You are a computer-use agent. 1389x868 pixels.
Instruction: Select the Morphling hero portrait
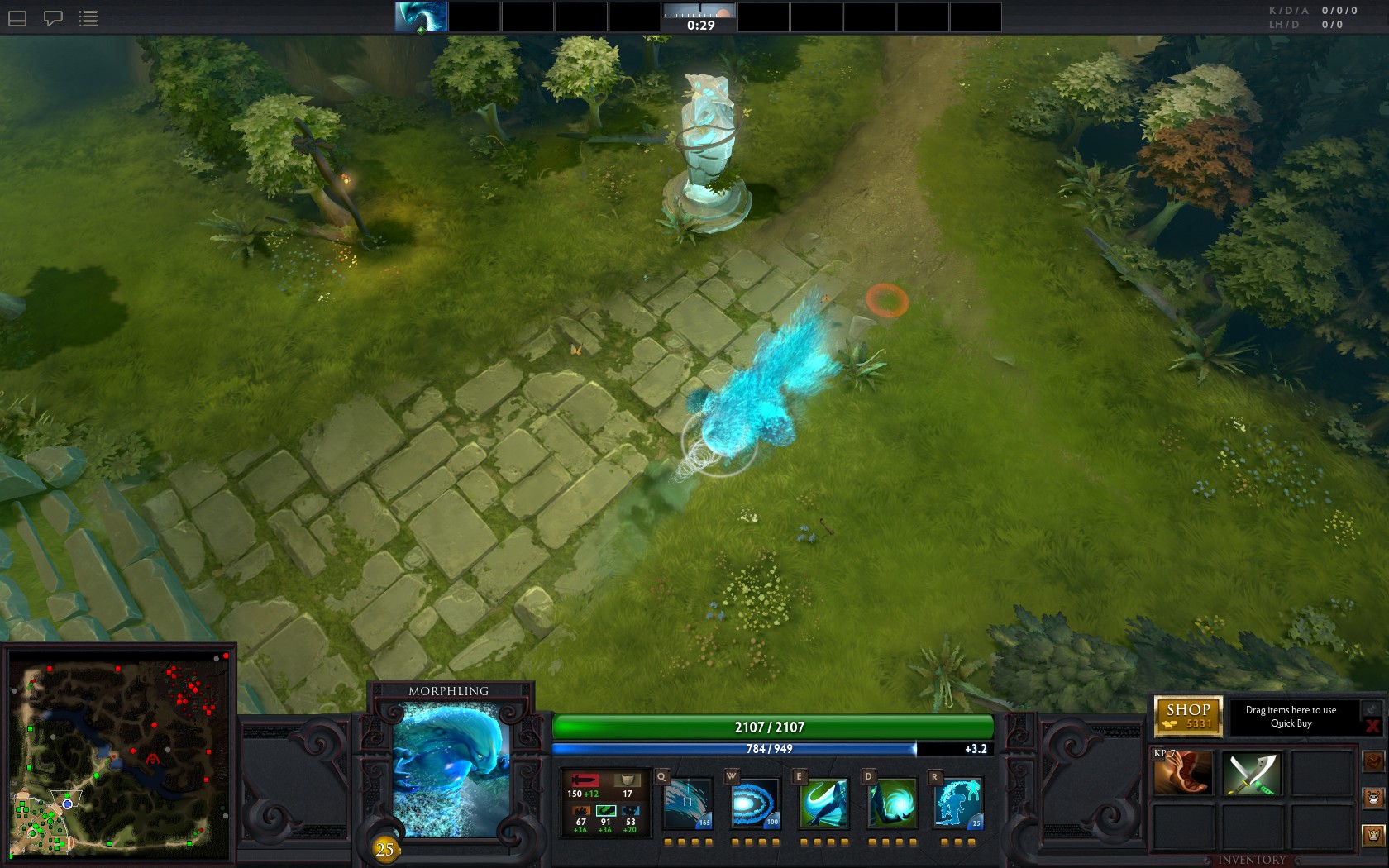(x=451, y=769)
